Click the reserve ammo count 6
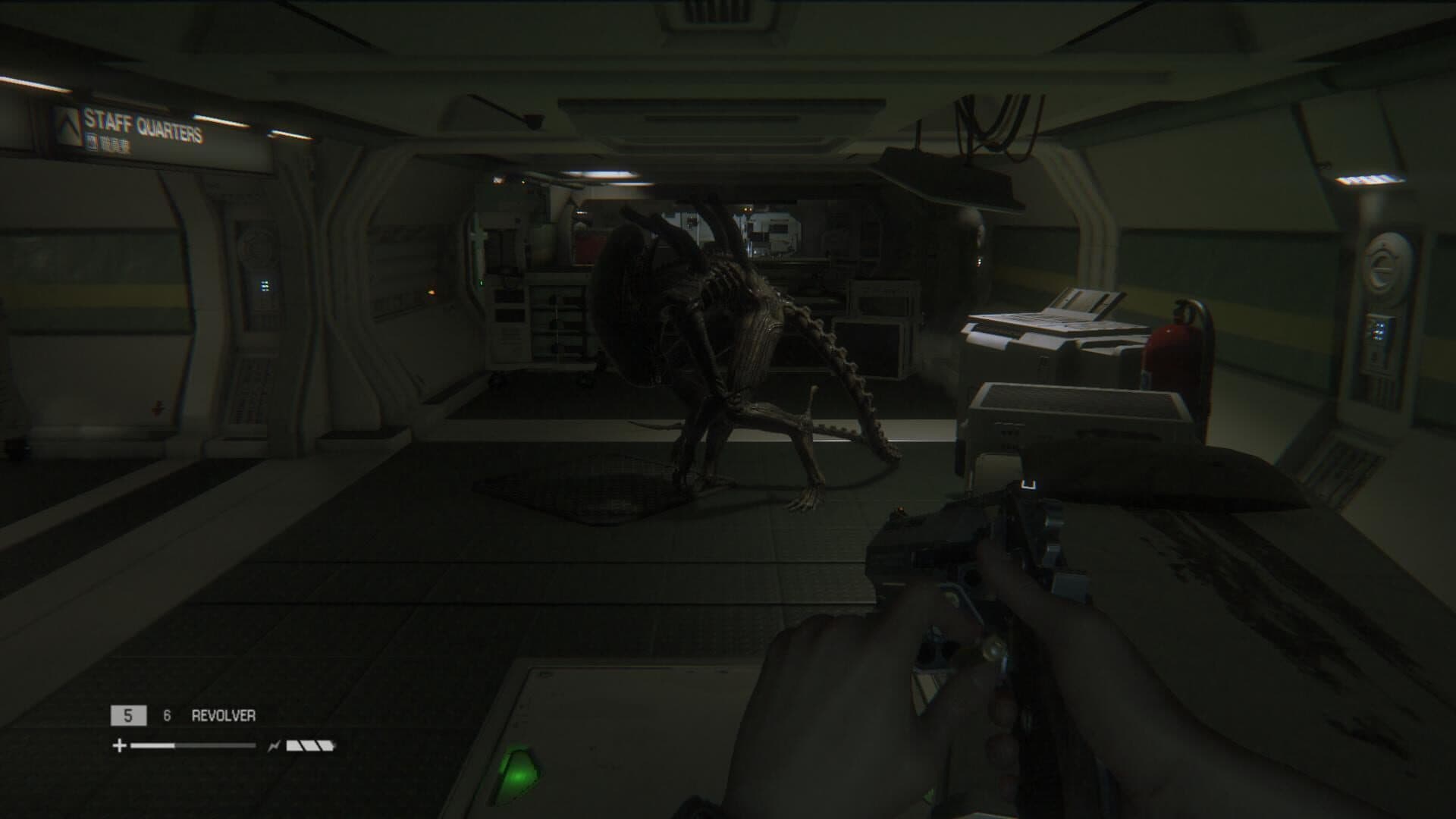Image resolution: width=1456 pixels, height=819 pixels. click(168, 714)
